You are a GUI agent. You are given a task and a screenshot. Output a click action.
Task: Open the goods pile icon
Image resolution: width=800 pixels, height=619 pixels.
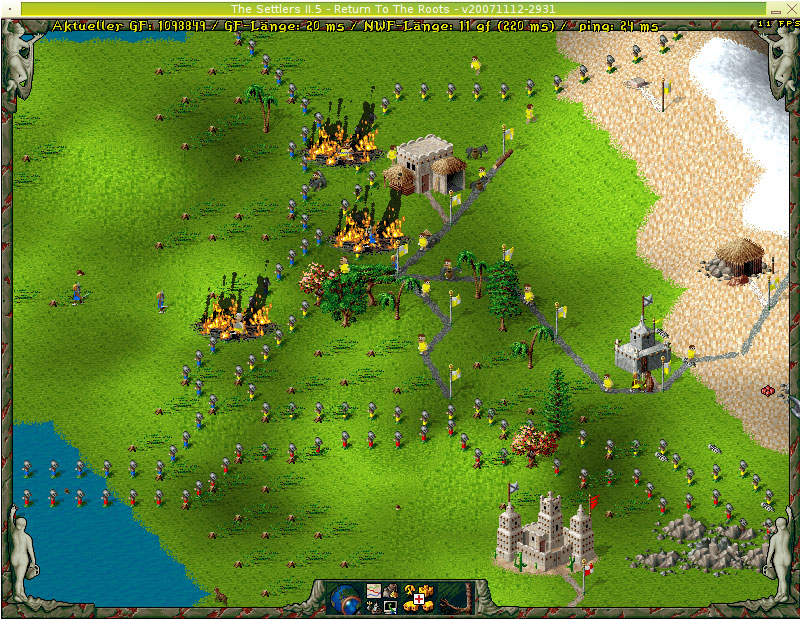coord(390,591)
